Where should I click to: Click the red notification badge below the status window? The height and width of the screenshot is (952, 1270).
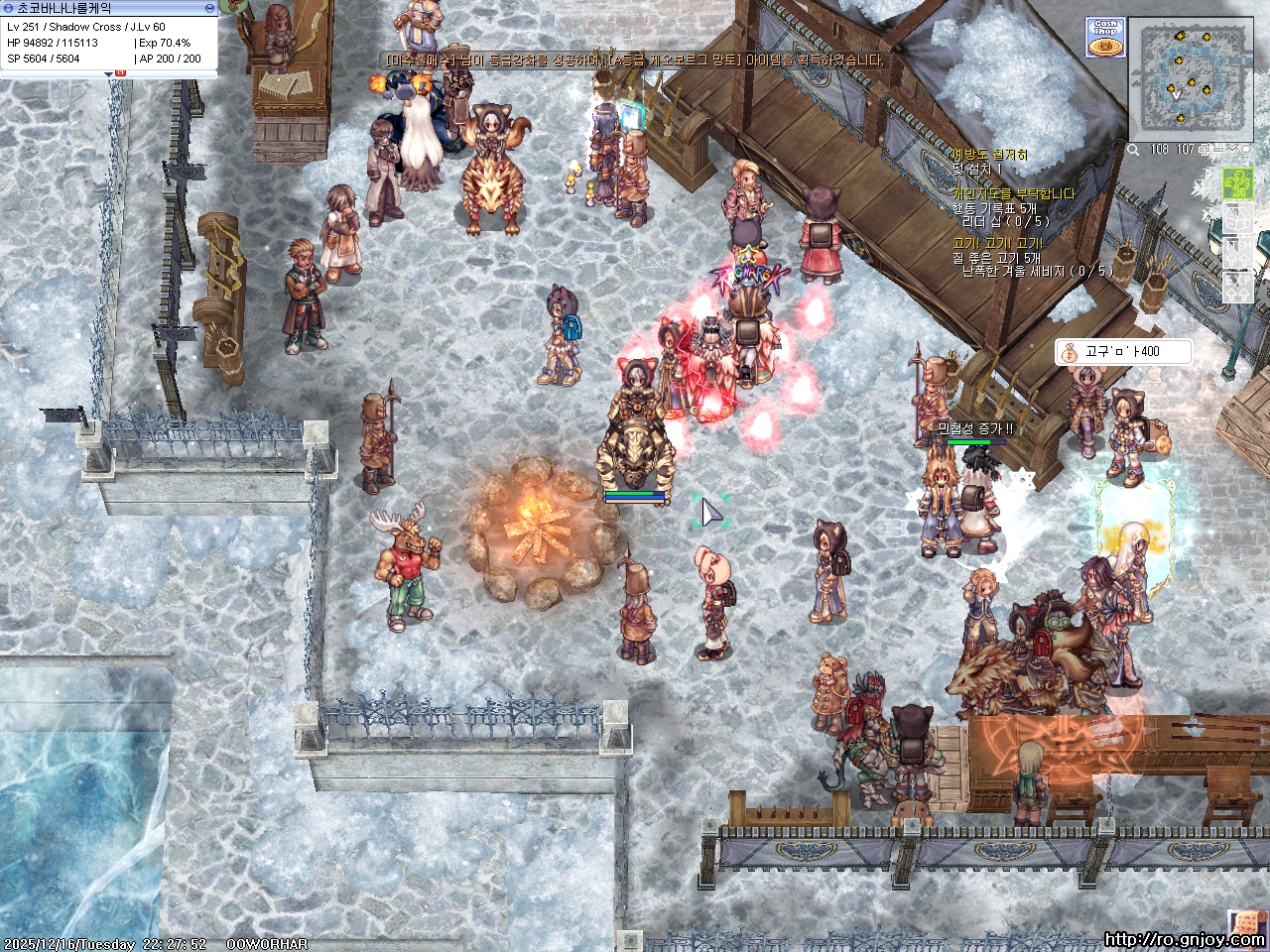click(120, 73)
